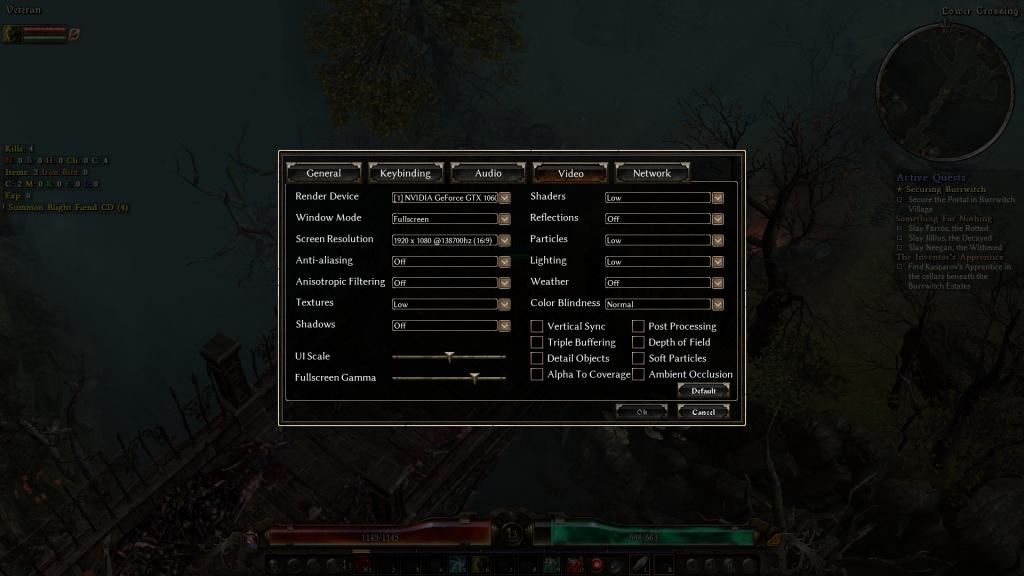Screen dimensions: 1024x576
Task: Check the Detail Objects option
Action: [x=537, y=358]
